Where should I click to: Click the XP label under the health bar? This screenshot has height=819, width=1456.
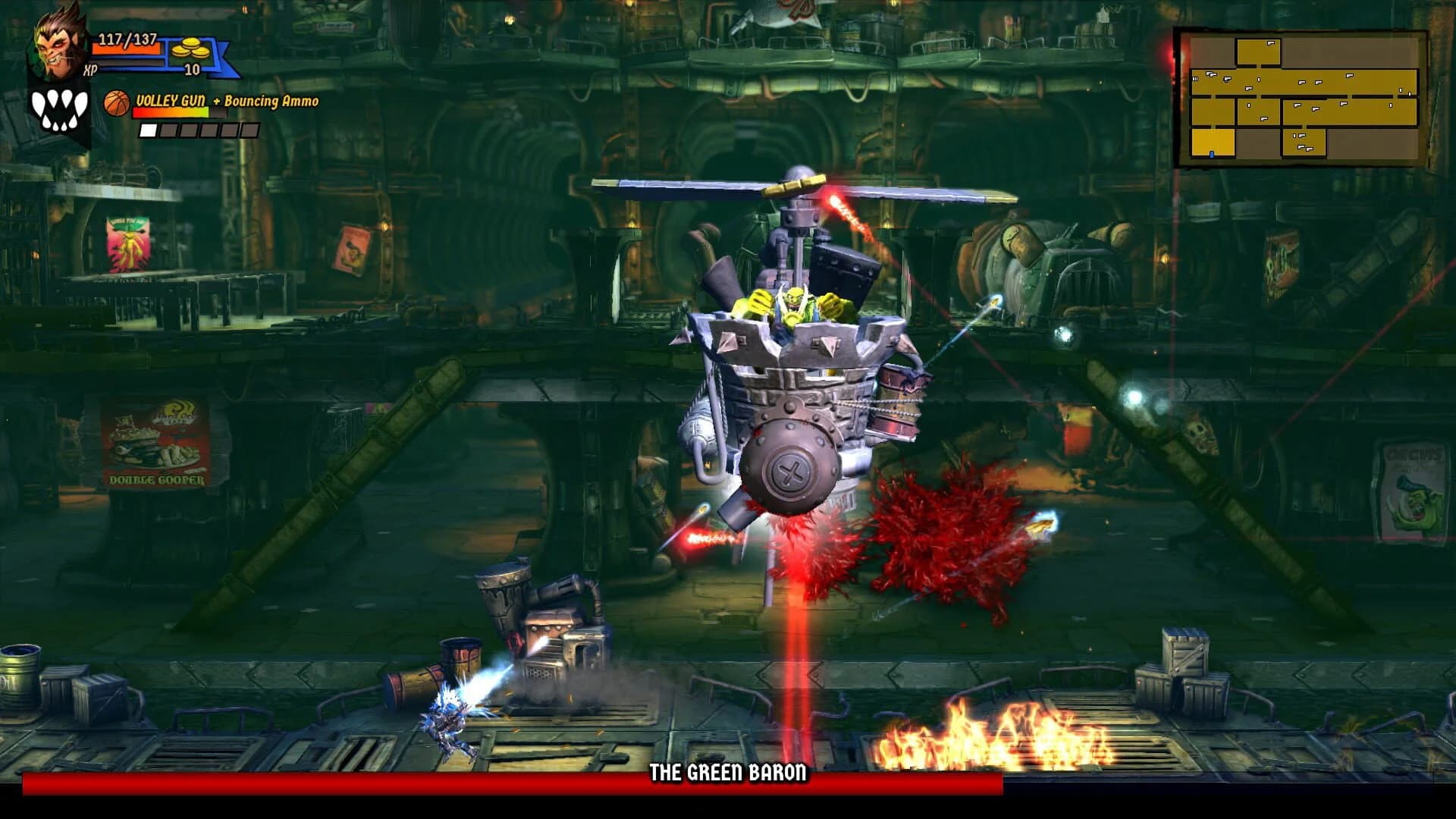point(89,68)
